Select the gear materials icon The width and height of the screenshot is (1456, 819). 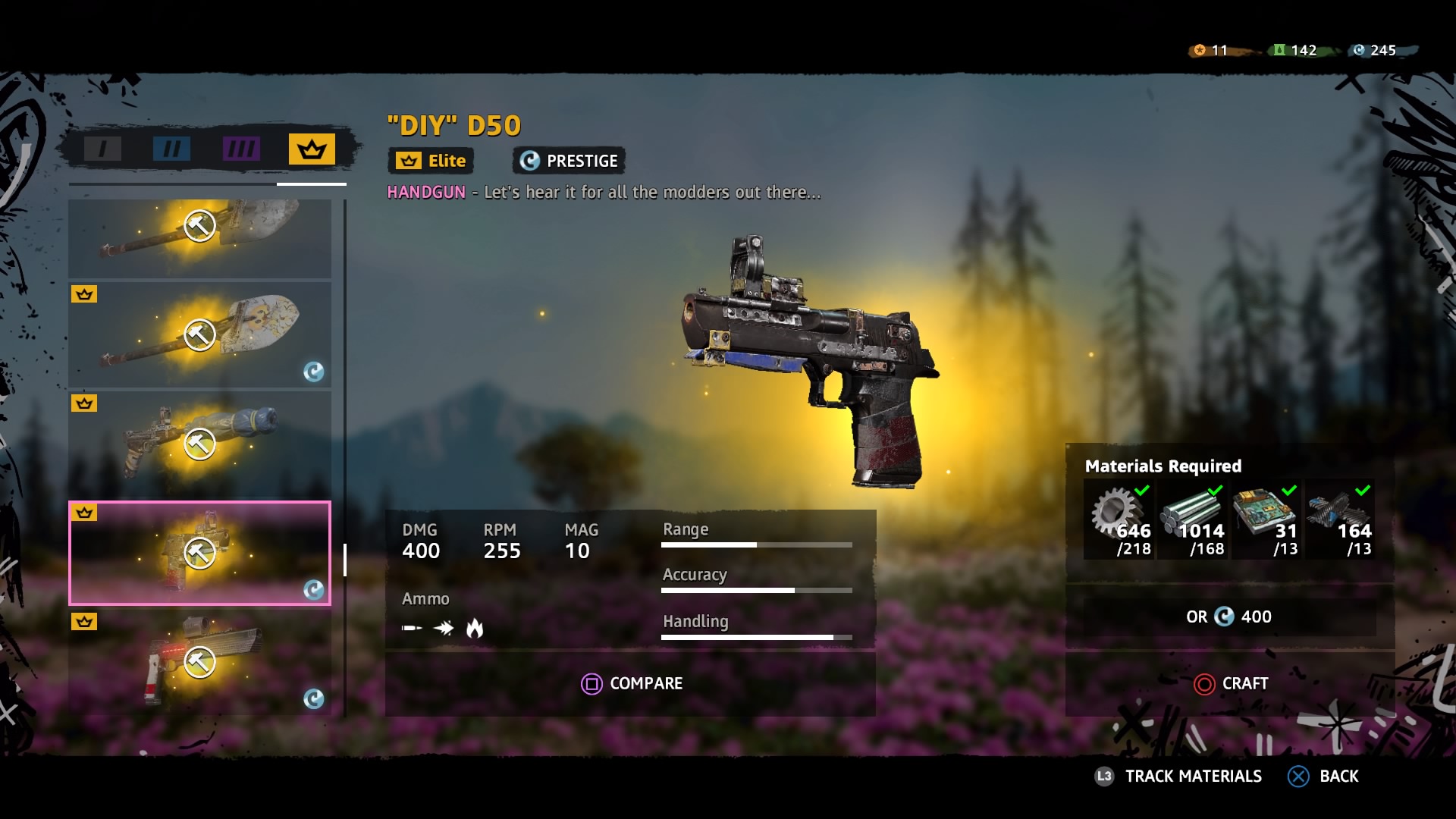1119,516
